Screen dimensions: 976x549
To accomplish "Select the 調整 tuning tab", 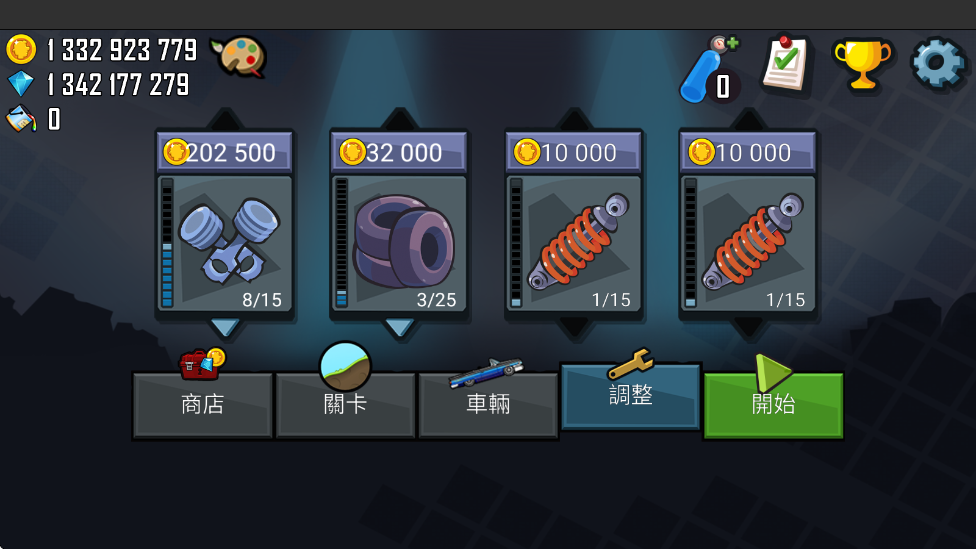I will pos(630,396).
